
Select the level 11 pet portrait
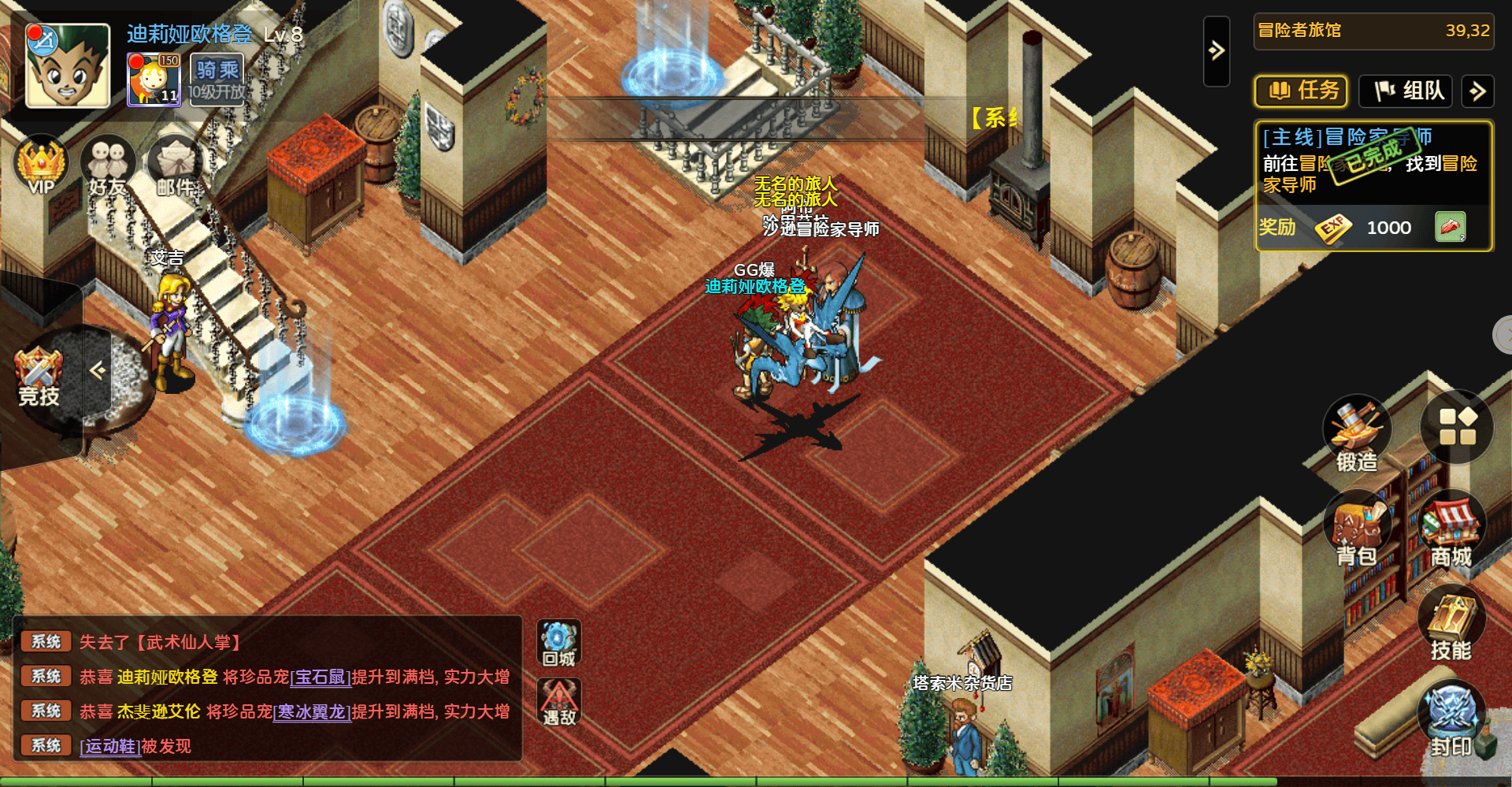pos(154,79)
